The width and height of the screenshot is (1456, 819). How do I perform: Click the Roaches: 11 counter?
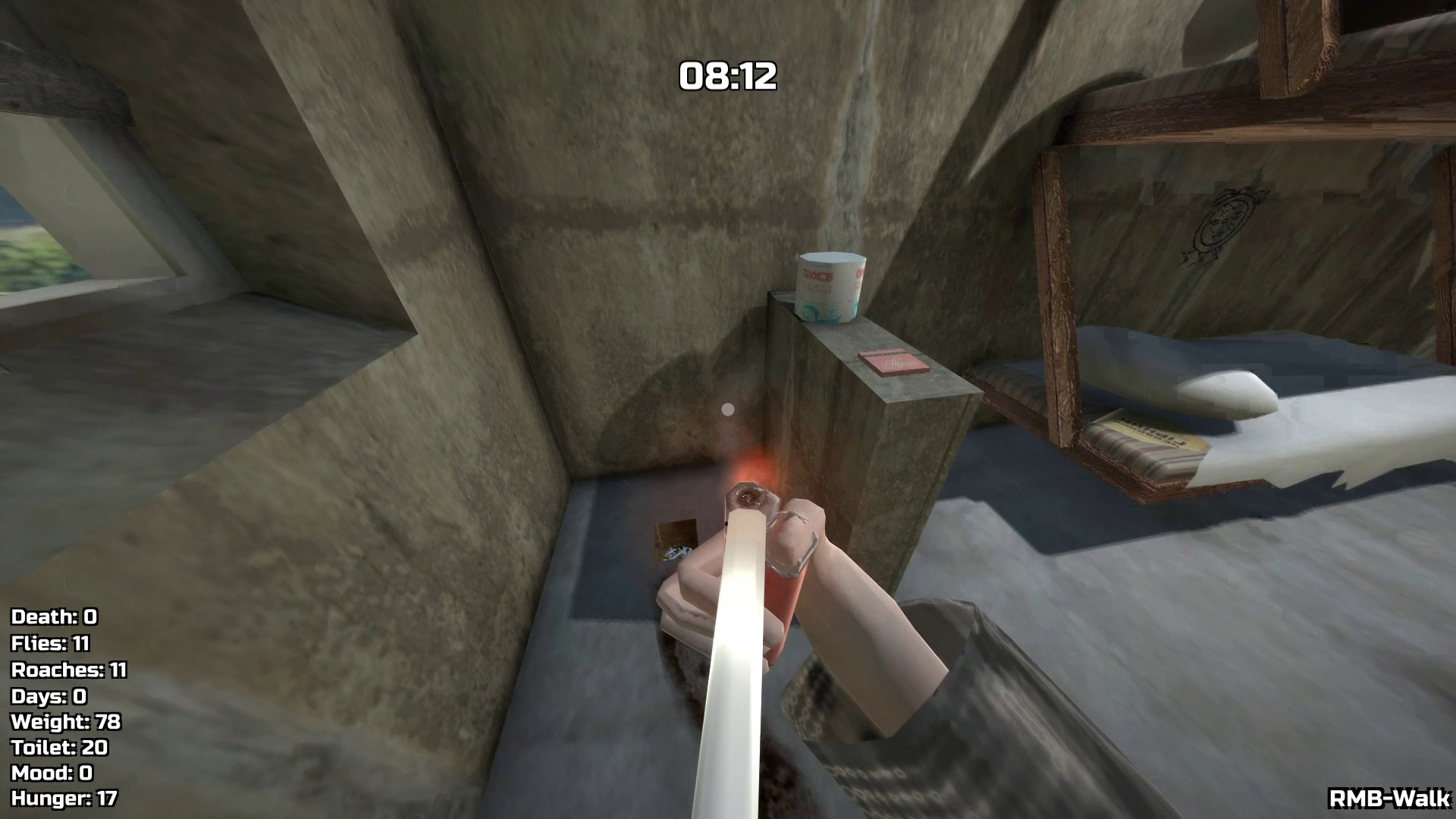(x=67, y=671)
